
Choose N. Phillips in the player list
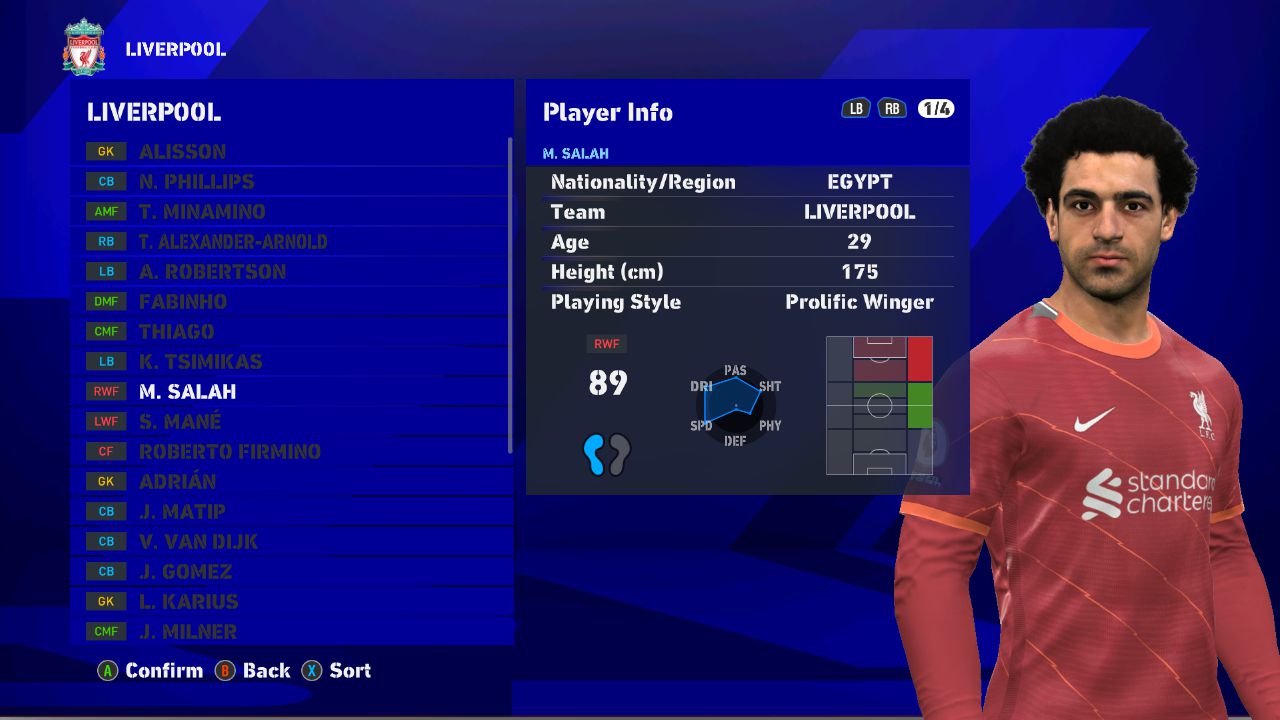coord(196,182)
